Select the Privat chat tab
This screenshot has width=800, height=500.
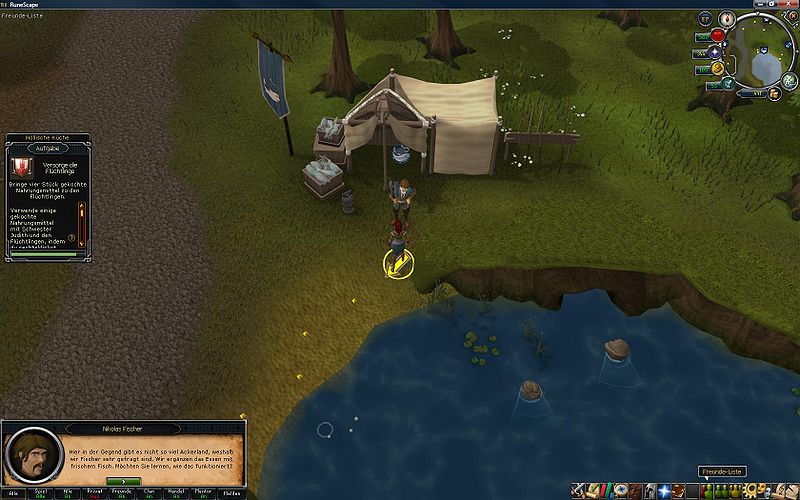(94, 492)
